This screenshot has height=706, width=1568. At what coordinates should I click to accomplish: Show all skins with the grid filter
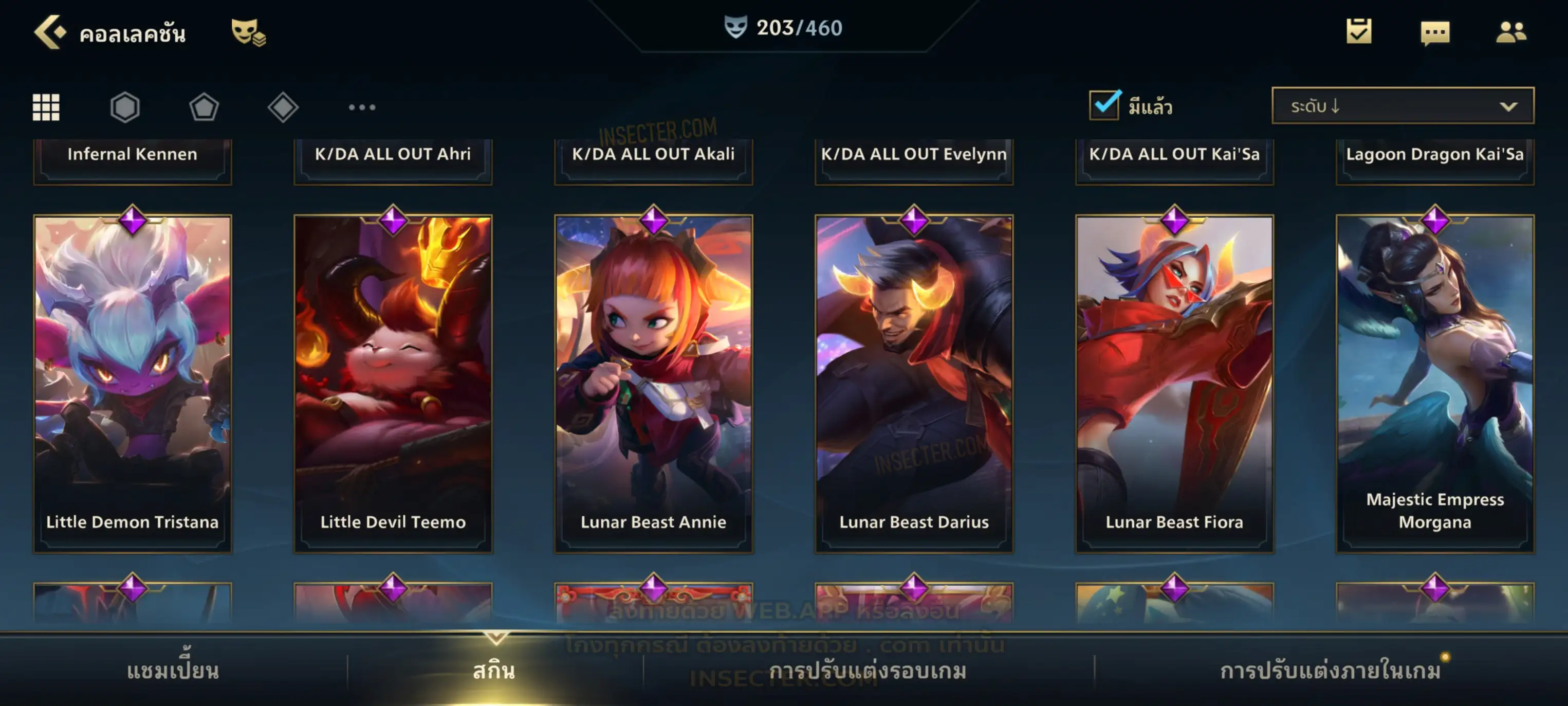46,107
